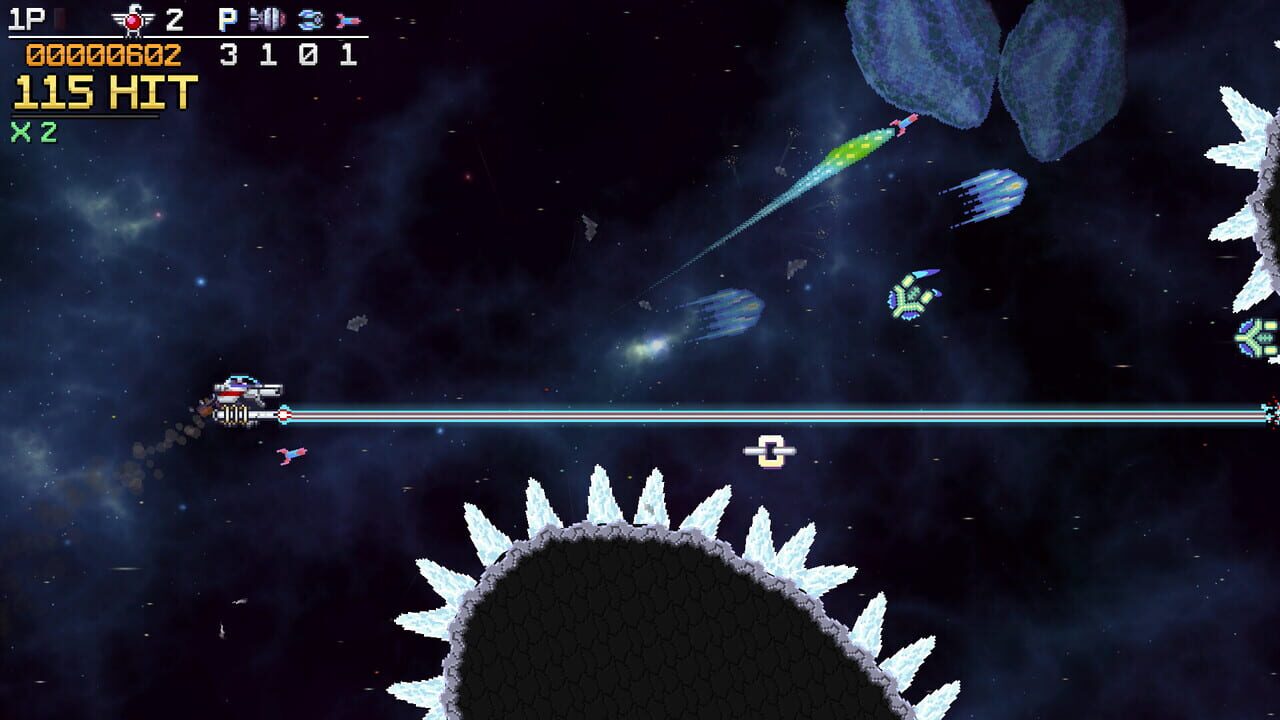Screen dimensions: 1280x720
Task: Select the P power-up icon
Action: [227, 20]
